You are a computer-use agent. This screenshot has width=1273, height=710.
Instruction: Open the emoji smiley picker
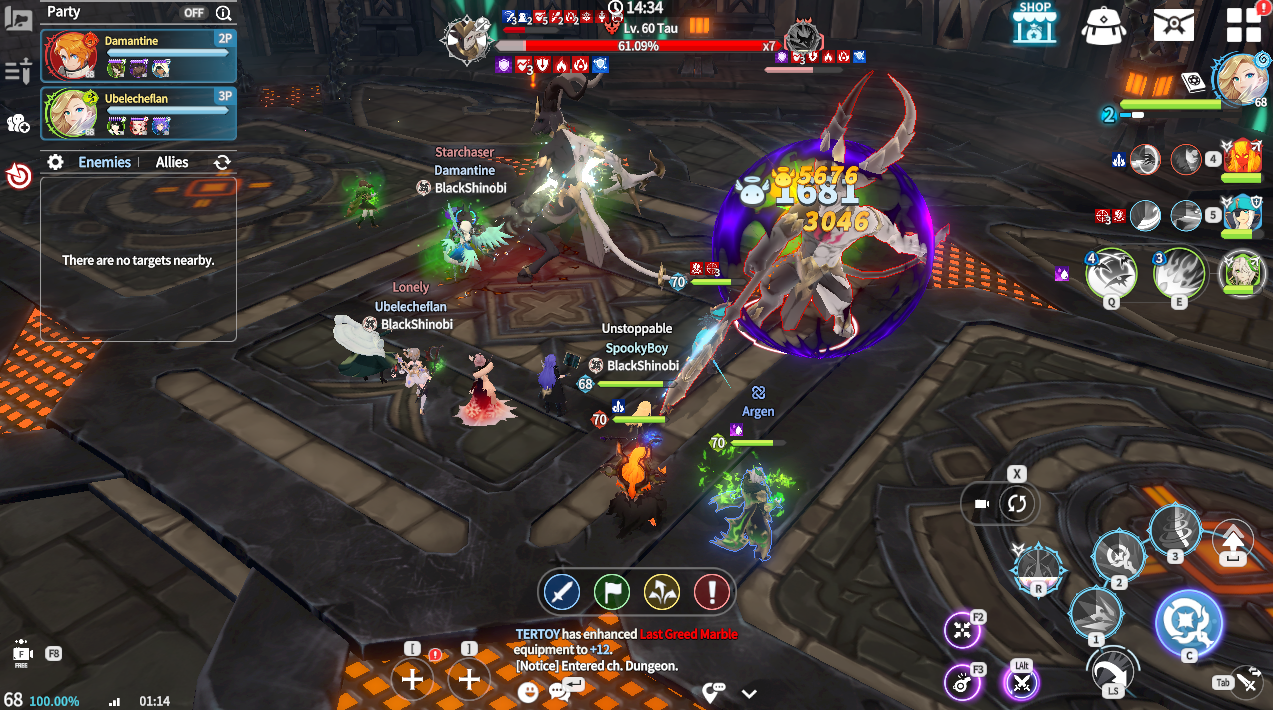pos(528,691)
